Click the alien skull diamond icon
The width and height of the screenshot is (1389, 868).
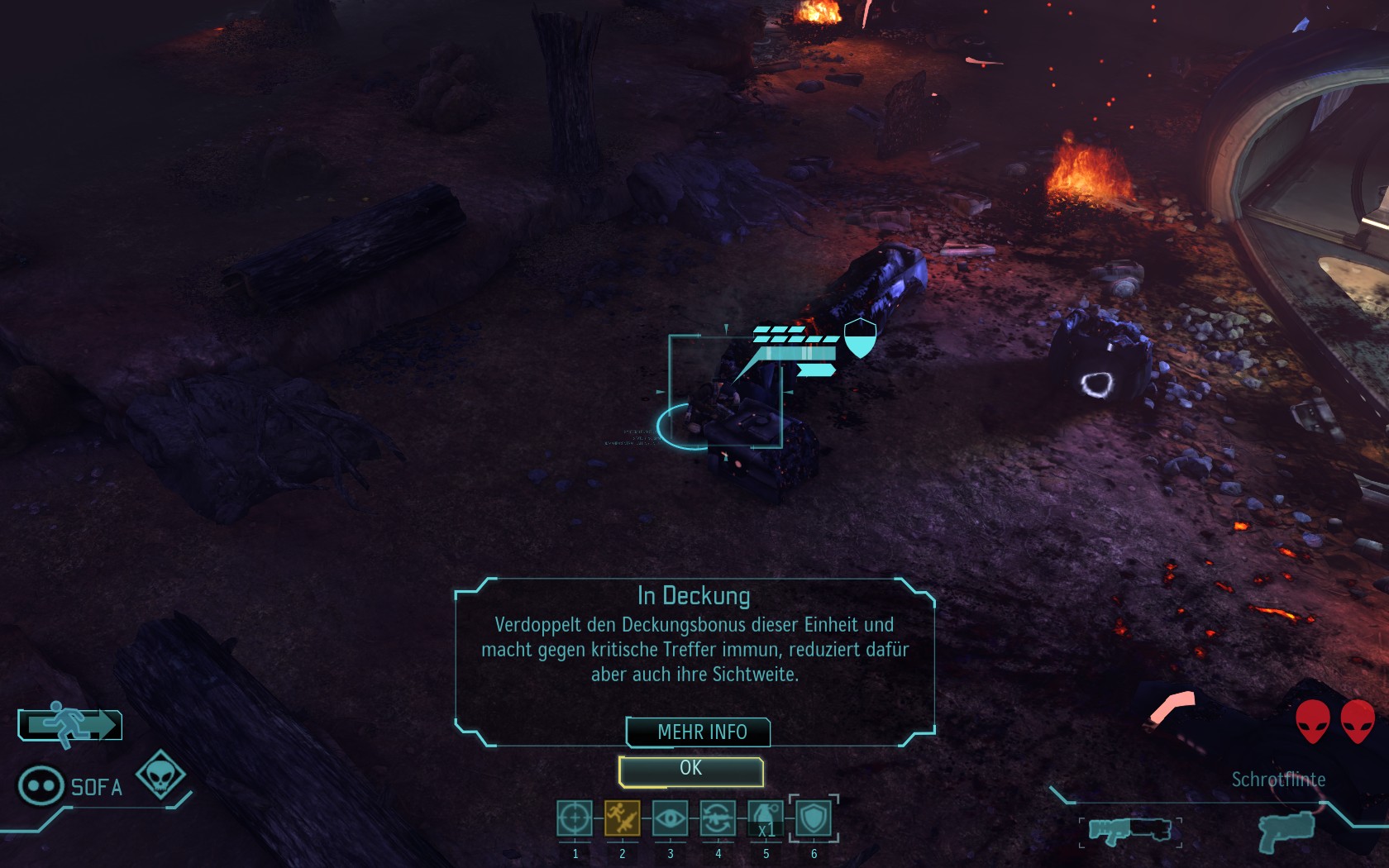[x=160, y=775]
